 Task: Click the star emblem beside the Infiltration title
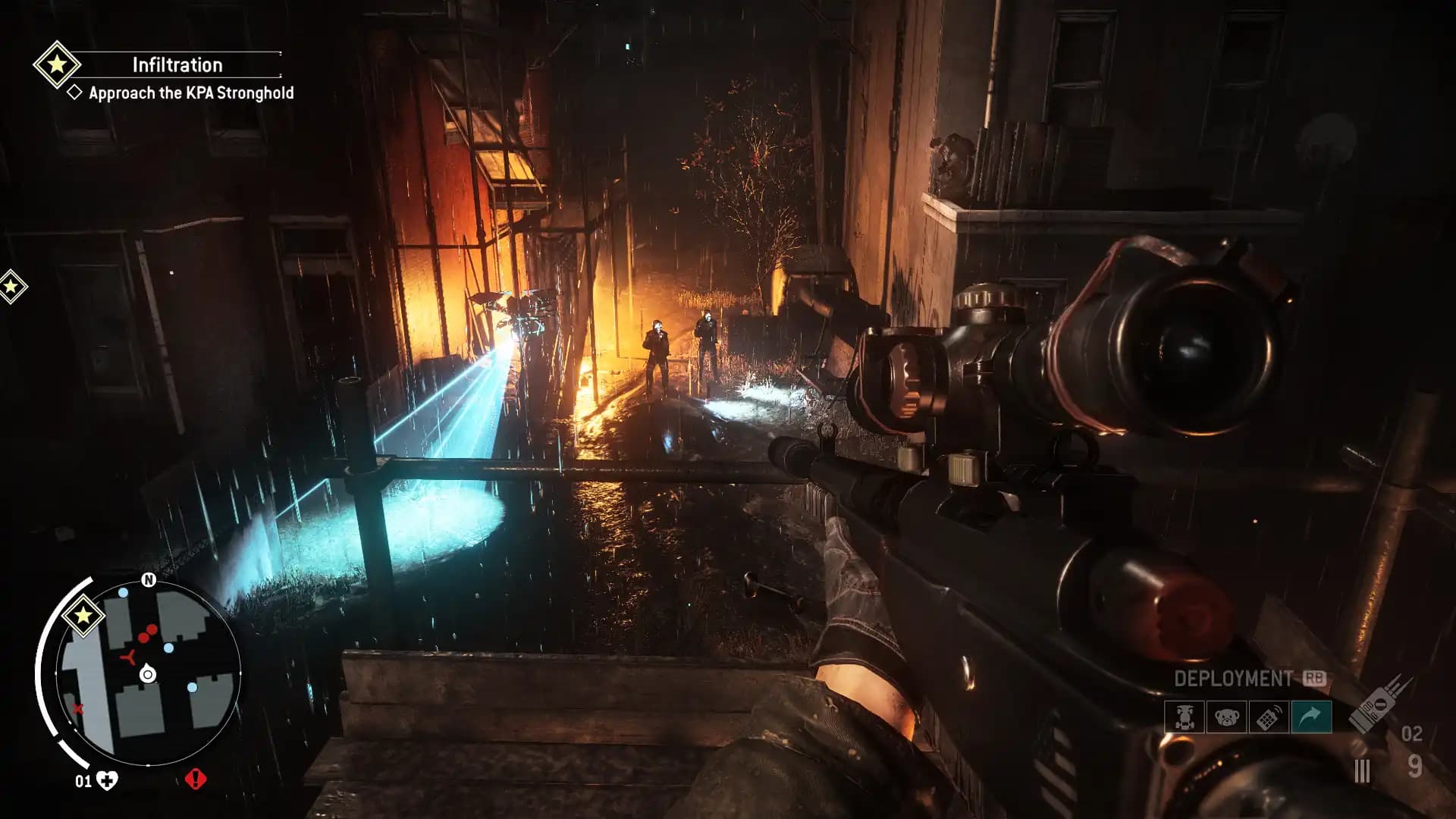click(x=59, y=64)
